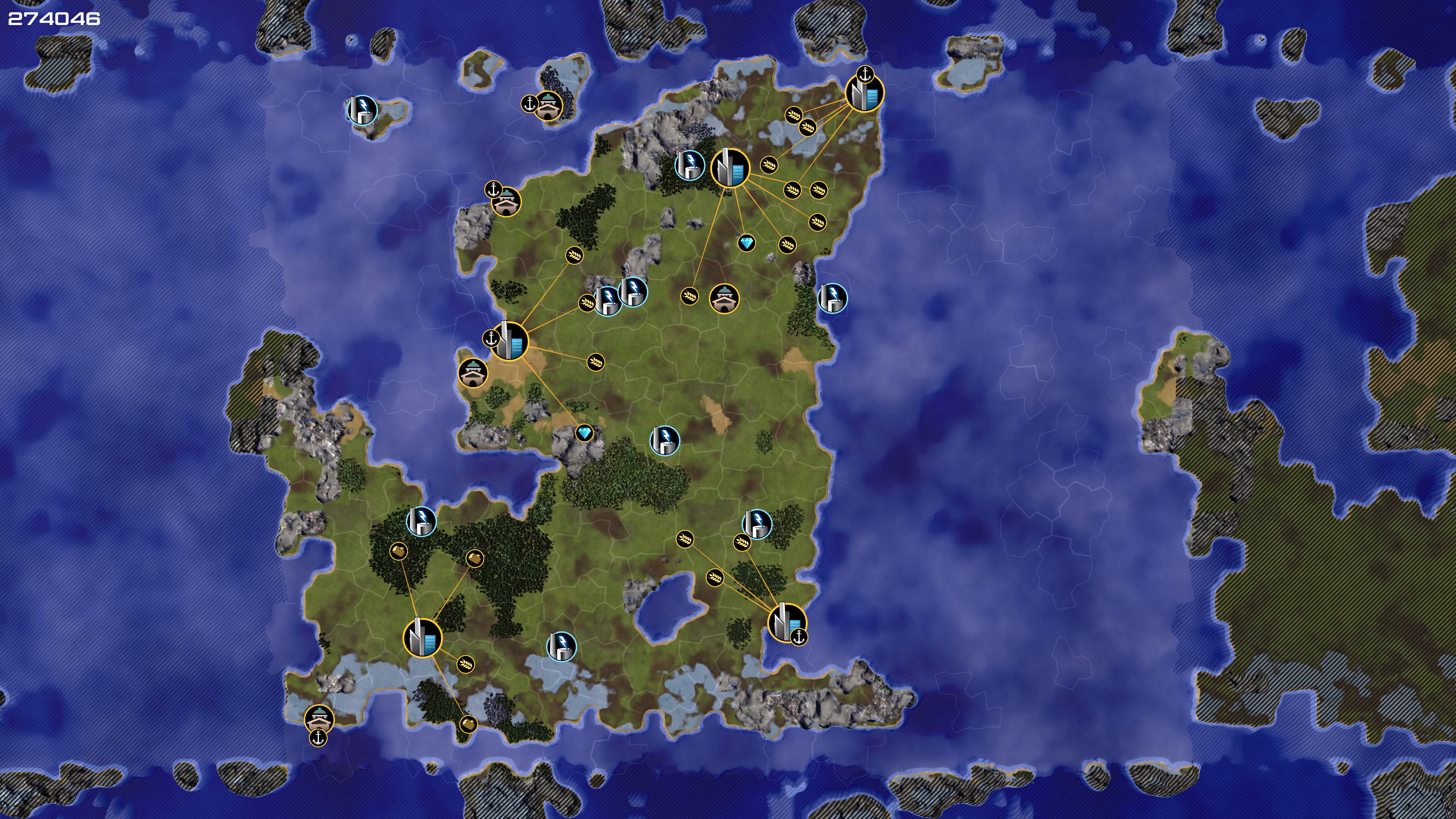This screenshot has height=819, width=1456.
Task: Select the fortress at the southwest tip
Action: coord(319,719)
